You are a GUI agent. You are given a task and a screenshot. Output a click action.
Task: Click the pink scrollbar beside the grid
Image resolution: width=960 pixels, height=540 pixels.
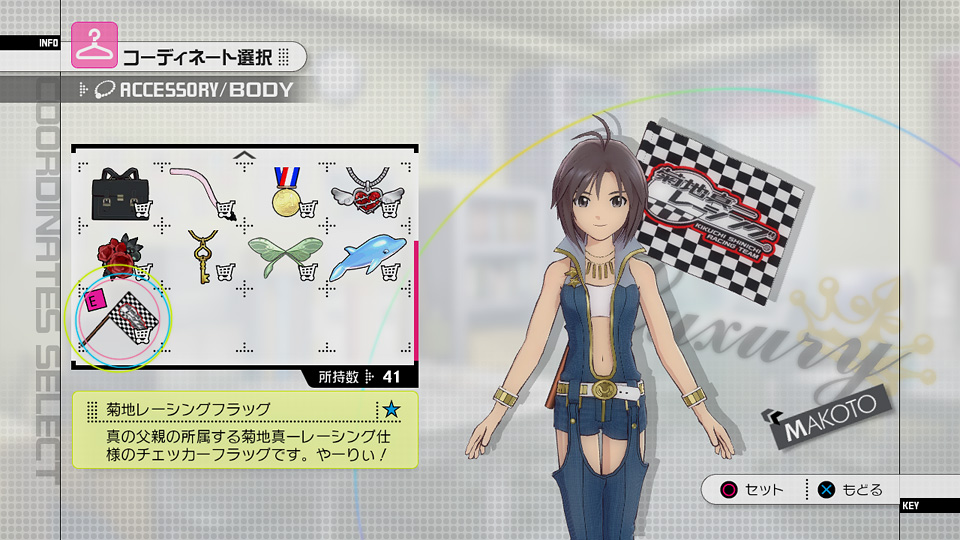click(x=416, y=299)
